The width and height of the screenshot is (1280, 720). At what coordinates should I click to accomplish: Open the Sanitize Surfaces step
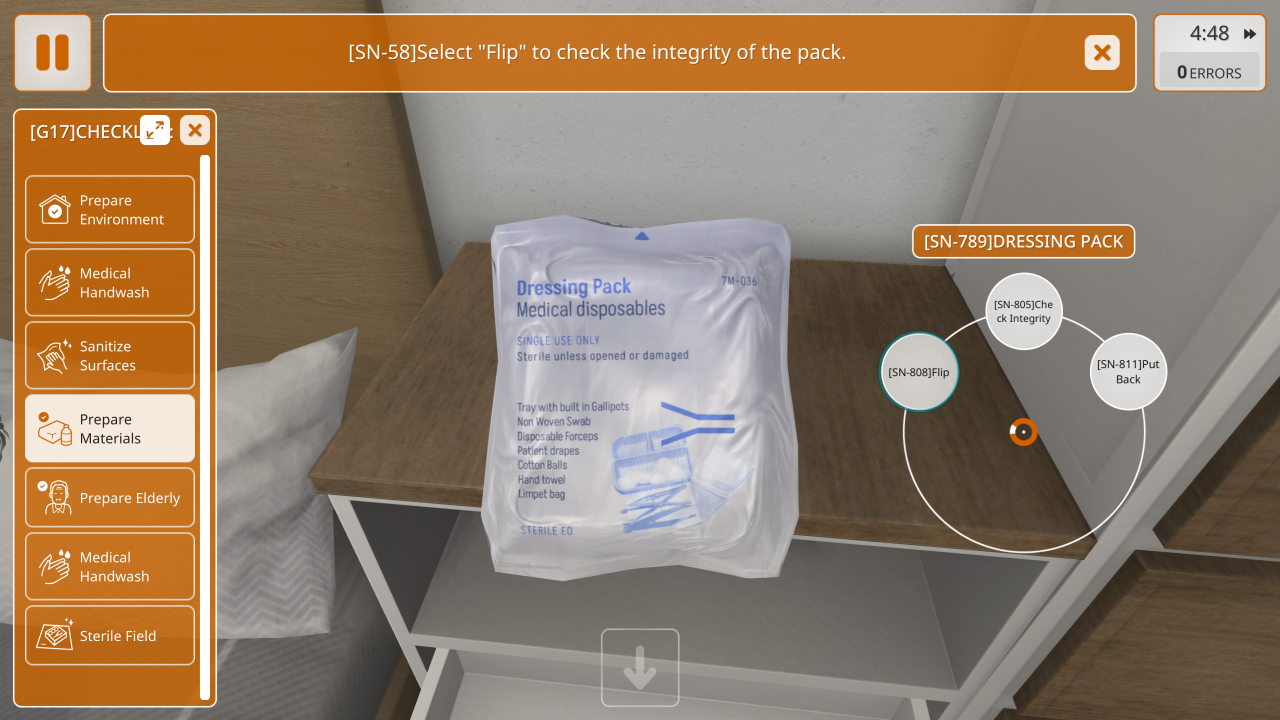(x=110, y=356)
